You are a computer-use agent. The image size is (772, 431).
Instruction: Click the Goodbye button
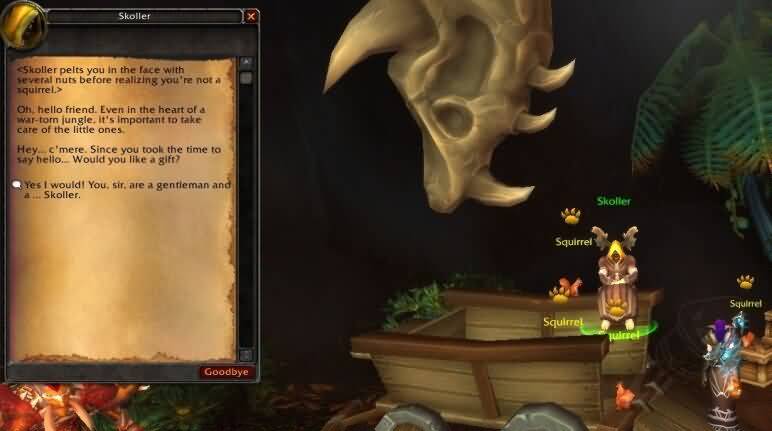click(226, 372)
